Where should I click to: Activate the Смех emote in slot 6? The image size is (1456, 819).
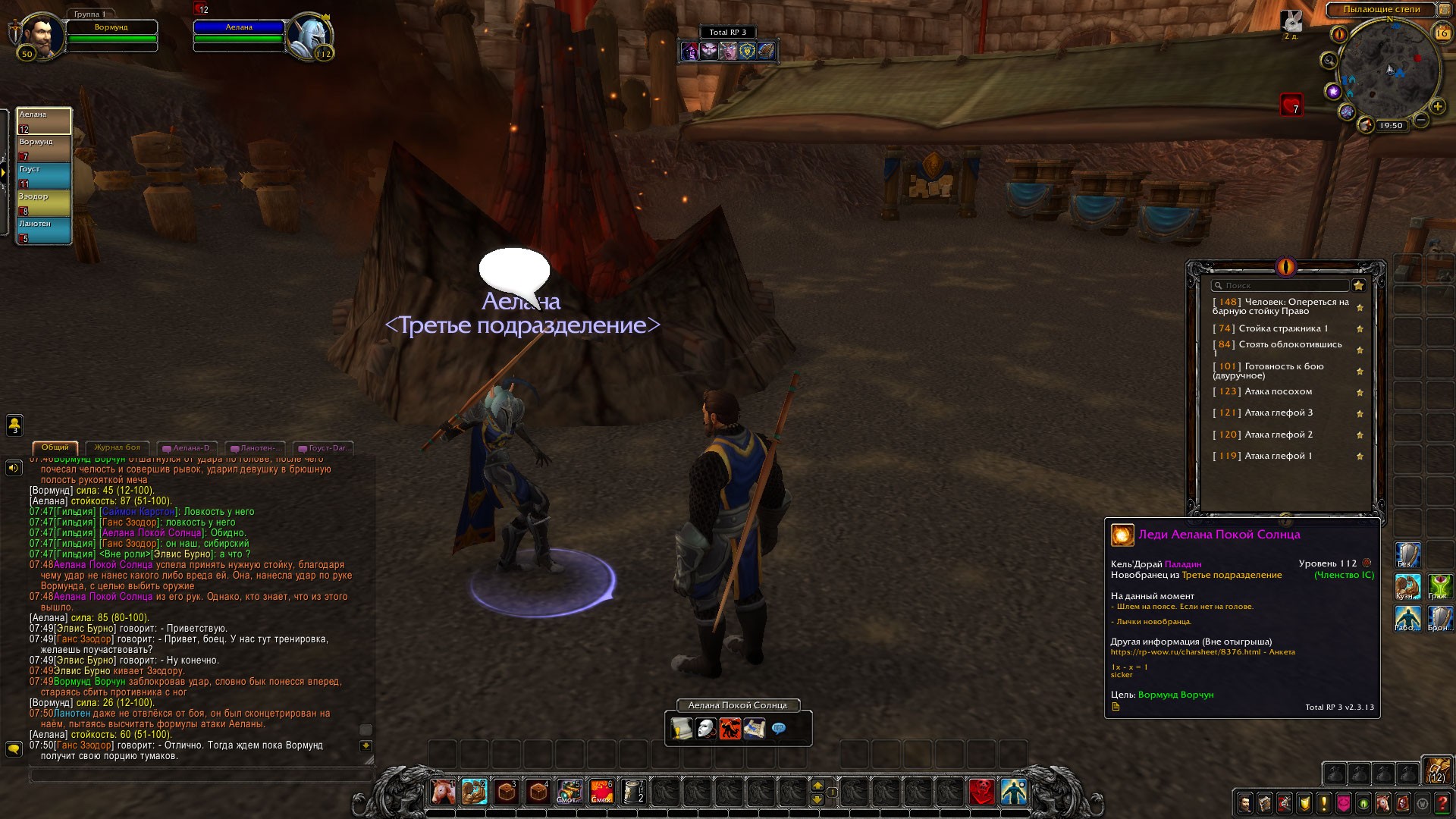click(601, 792)
